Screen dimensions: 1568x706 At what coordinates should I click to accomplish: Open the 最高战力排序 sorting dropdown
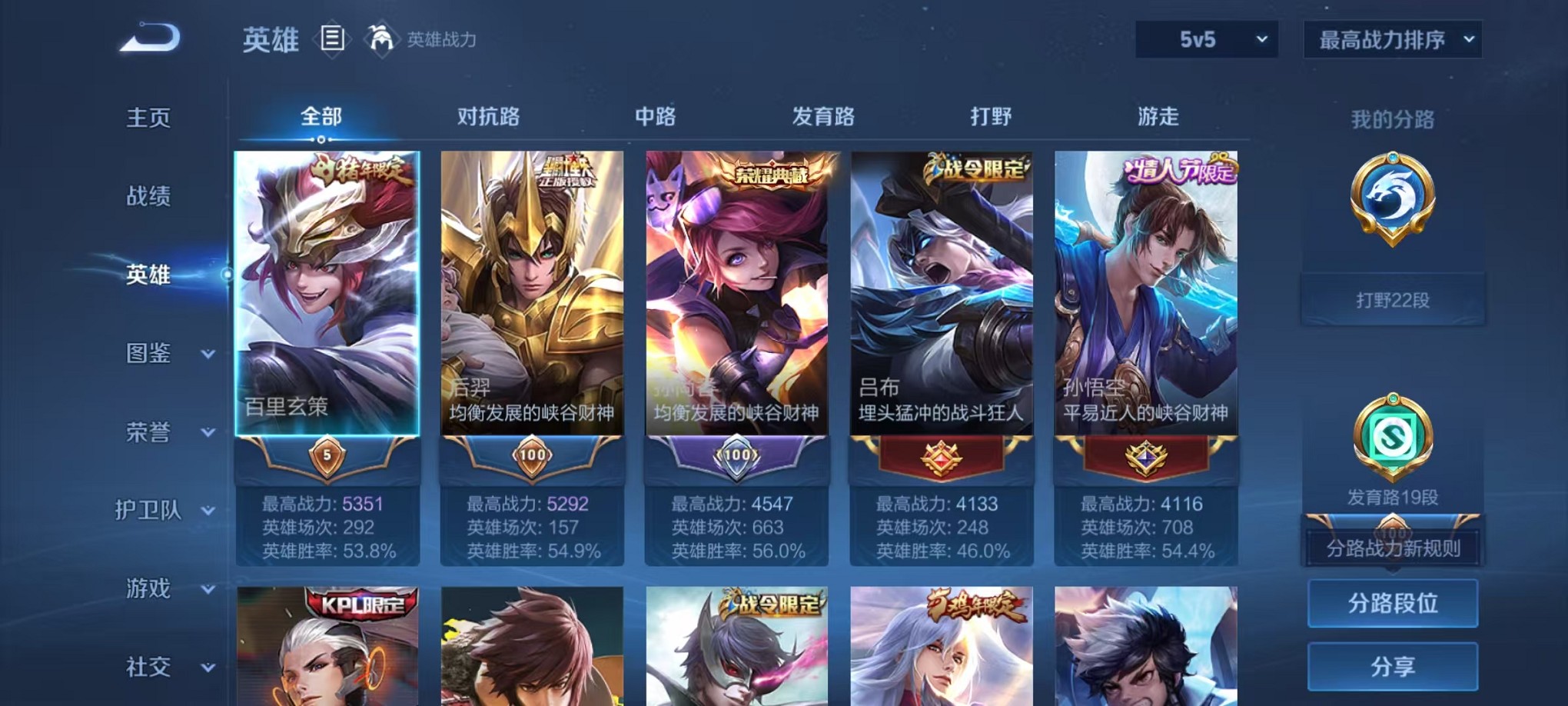pyautogui.click(x=1391, y=38)
